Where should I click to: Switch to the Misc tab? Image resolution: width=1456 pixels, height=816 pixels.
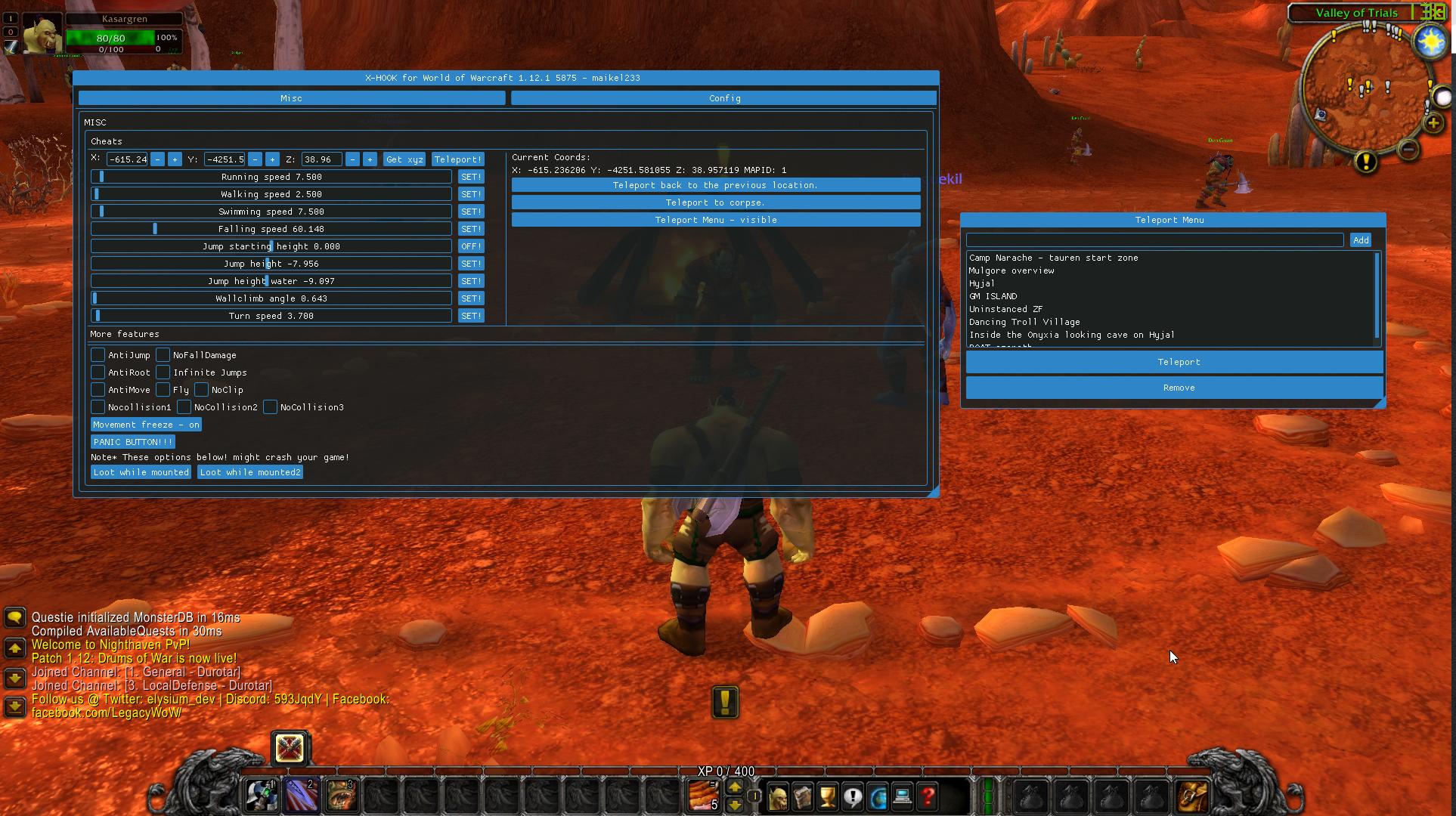click(291, 97)
